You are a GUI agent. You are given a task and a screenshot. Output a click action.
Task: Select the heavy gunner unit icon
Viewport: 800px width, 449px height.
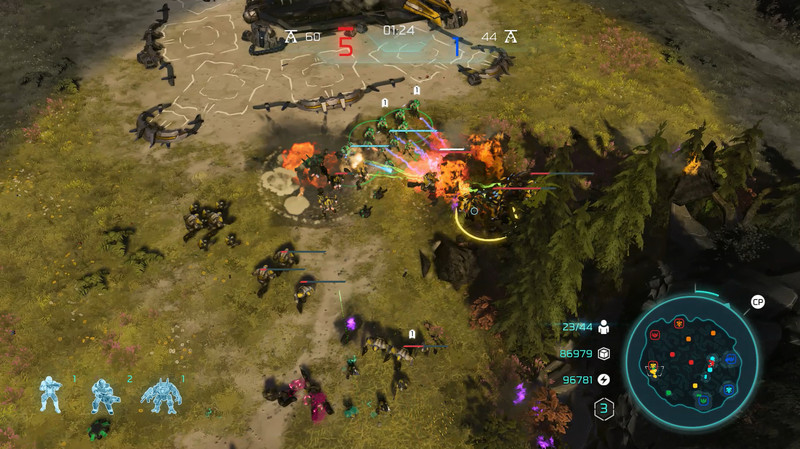click(102, 395)
